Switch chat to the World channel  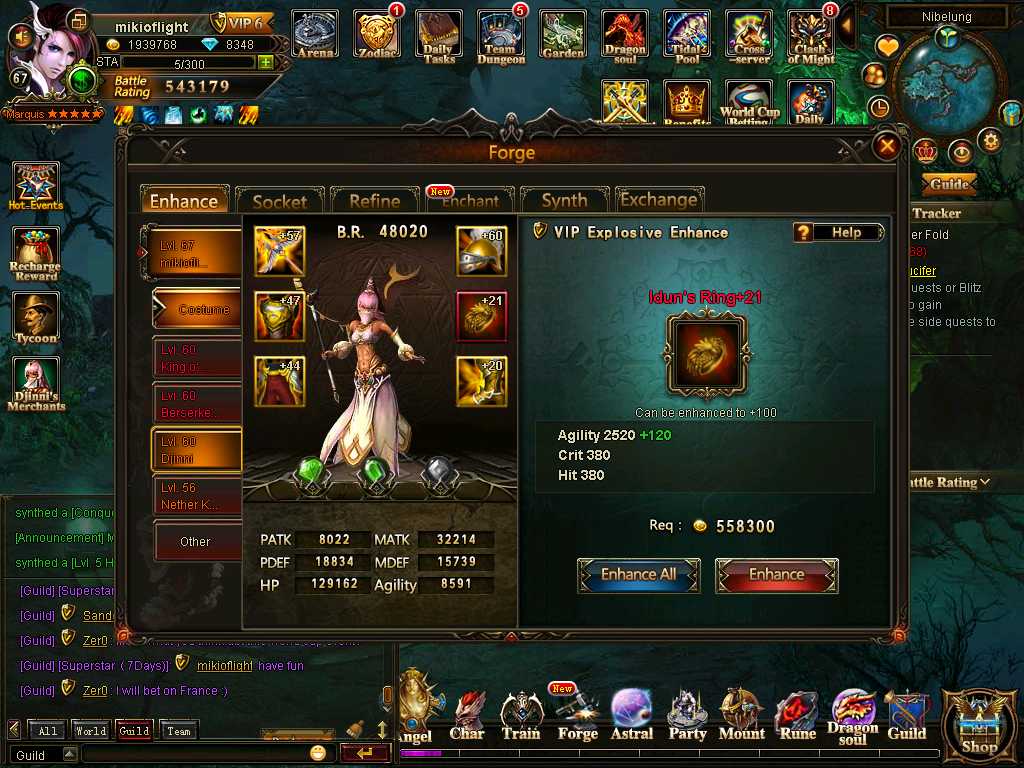click(90, 731)
